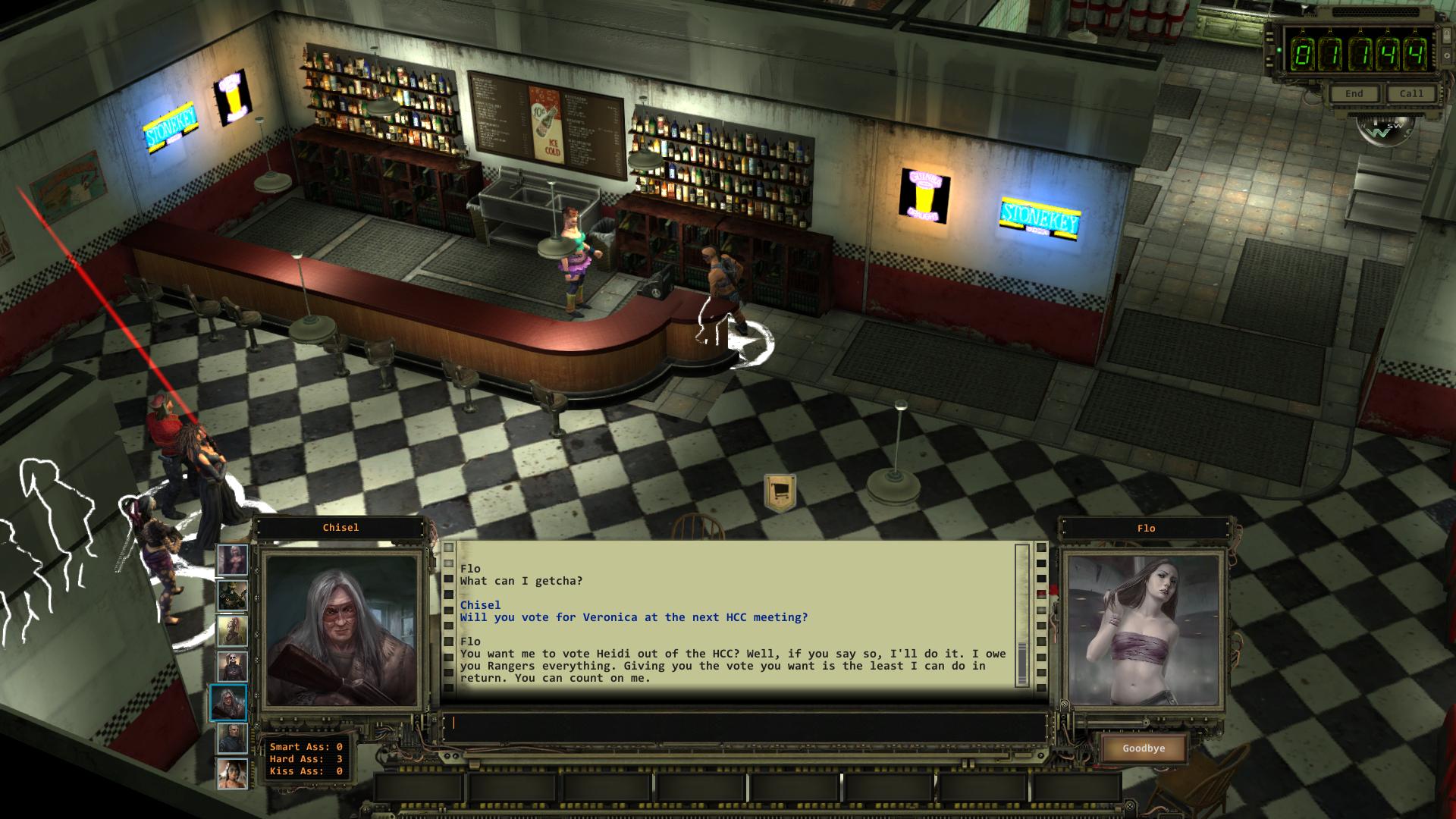Click the Call radio button
The height and width of the screenshot is (819, 1456).
pos(1411,93)
